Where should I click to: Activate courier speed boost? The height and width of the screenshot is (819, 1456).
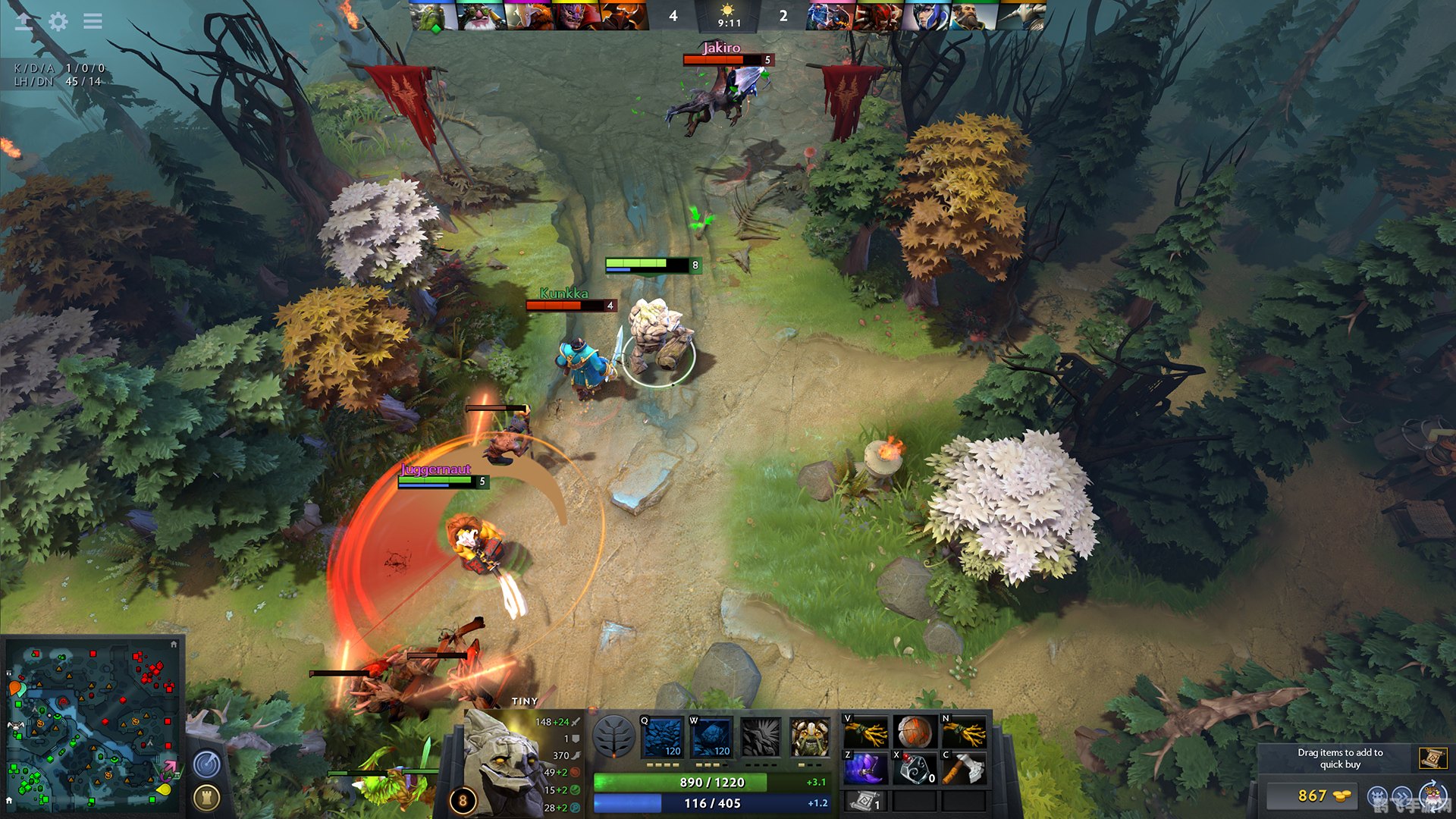1401,796
